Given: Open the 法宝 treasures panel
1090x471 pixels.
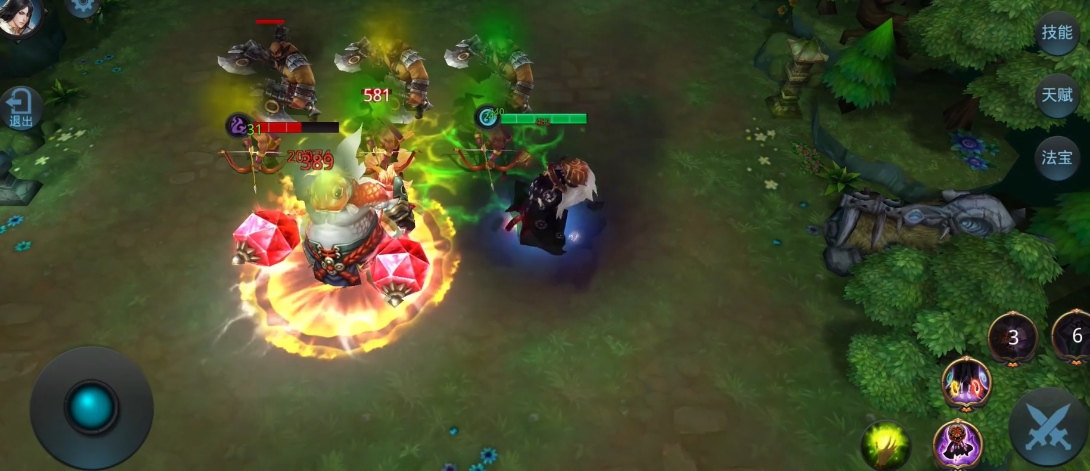Looking at the screenshot, I should click(1057, 157).
